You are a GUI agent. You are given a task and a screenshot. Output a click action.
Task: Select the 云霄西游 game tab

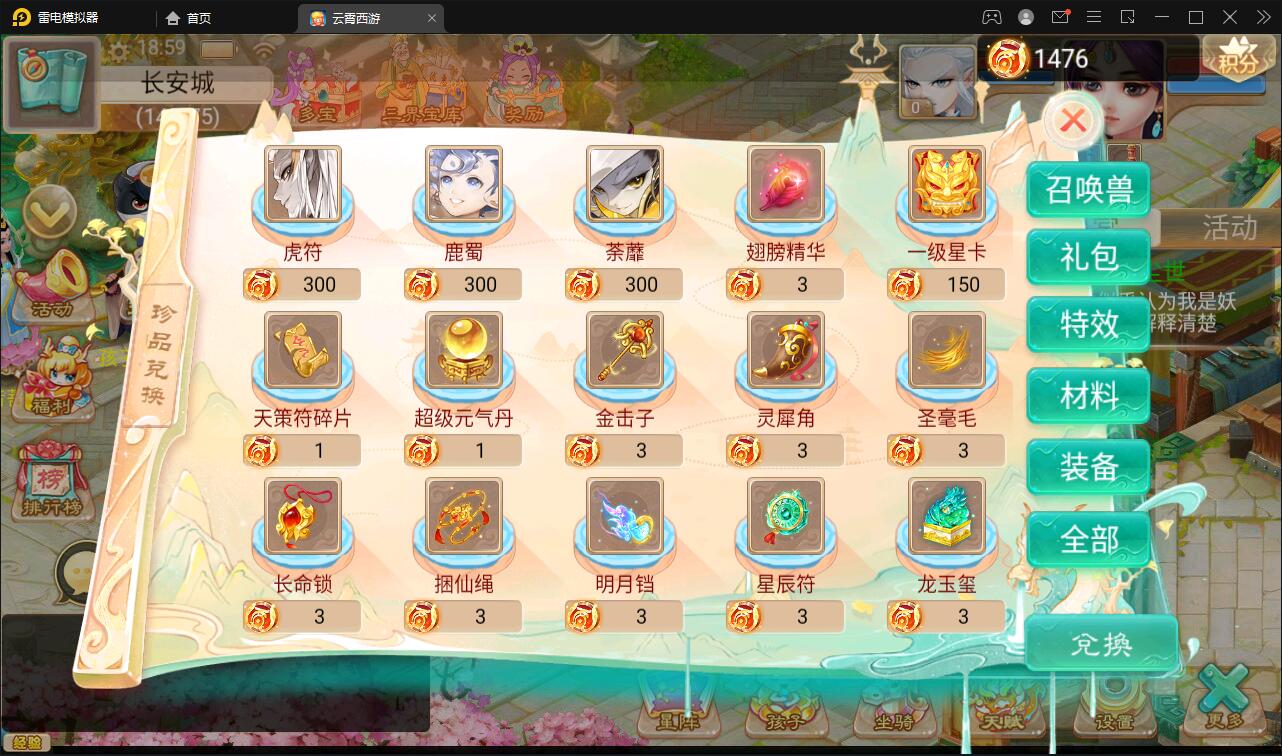pyautogui.click(x=362, y=17)
